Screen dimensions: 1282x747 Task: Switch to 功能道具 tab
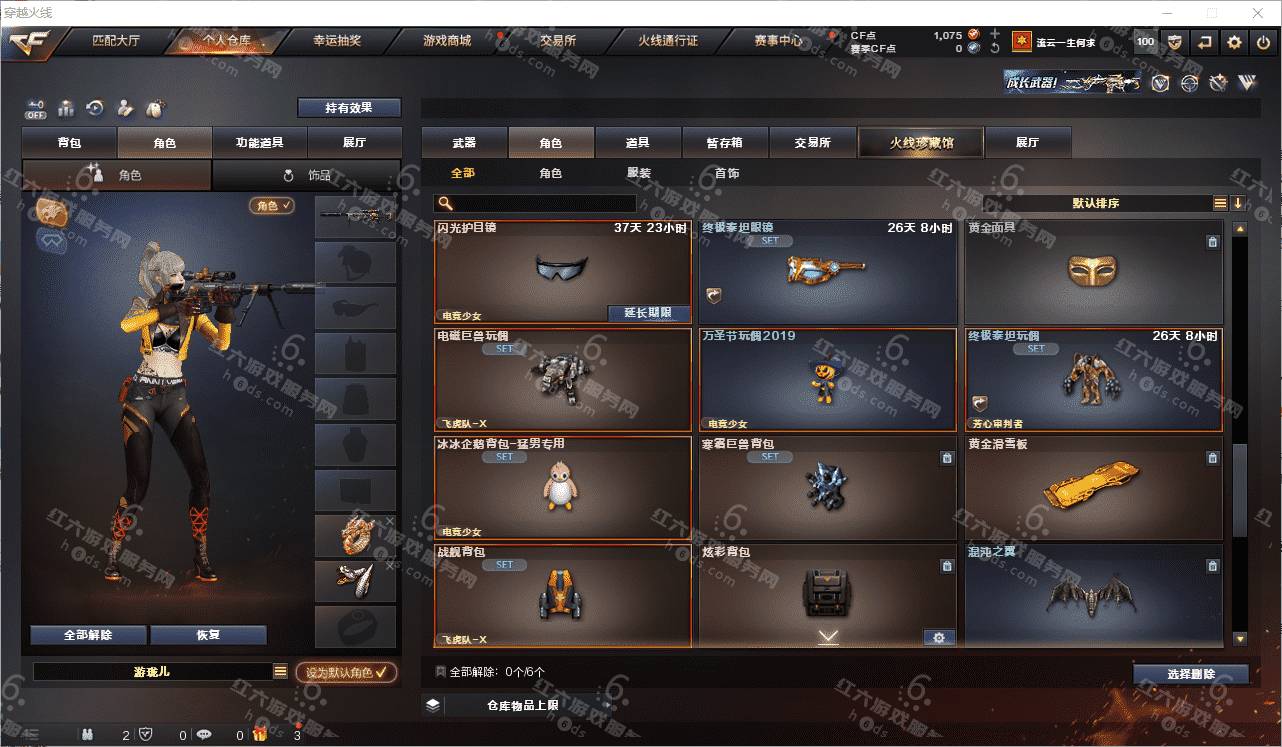(259, 143)
